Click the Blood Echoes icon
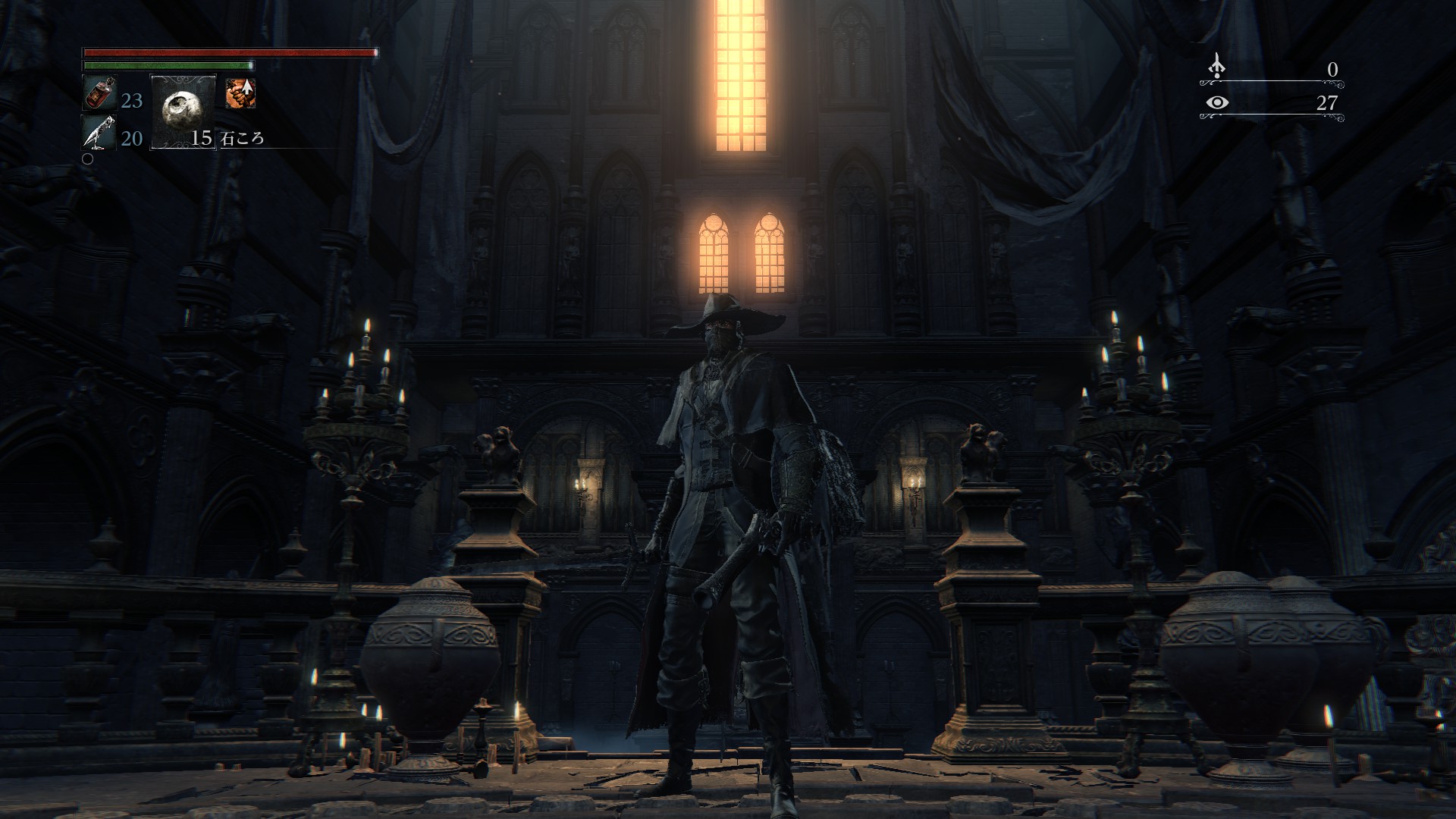Screen dimensions: 1456x819 (1216, 67)
